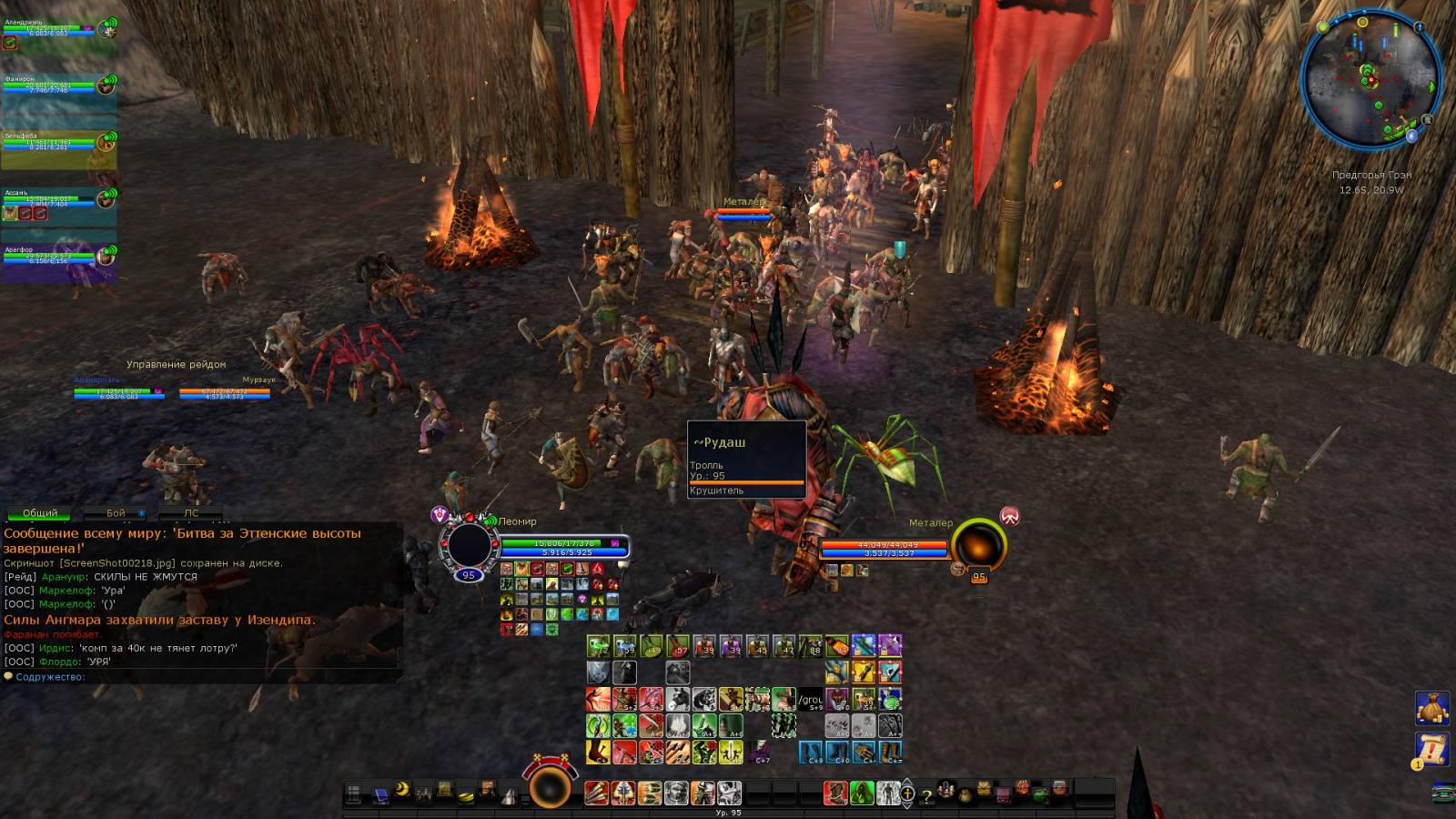Click the red boot skill on bottom bar
This screenshot has height=819, width=1456.
click(835, 794)
